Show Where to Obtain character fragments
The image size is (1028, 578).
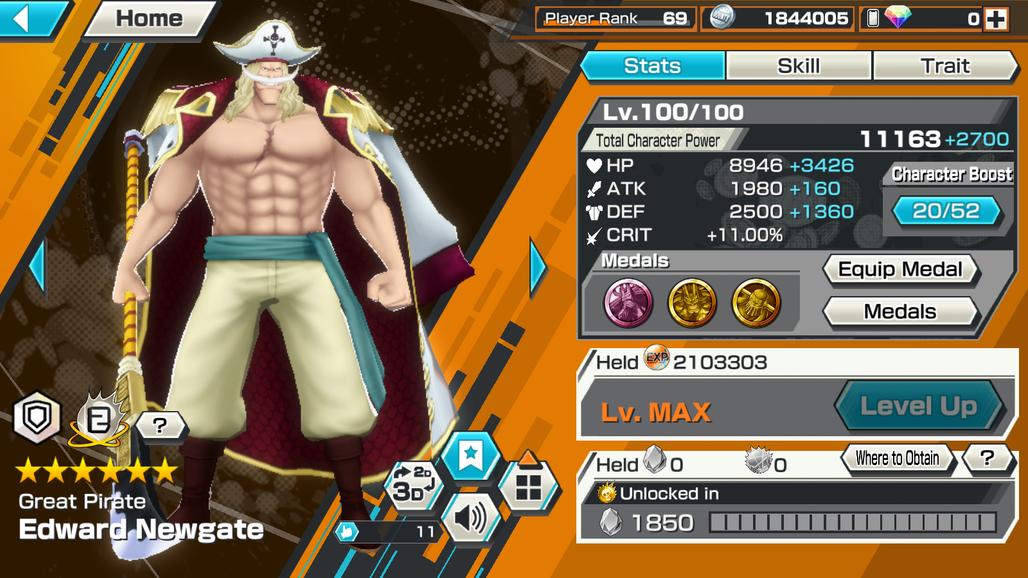click(897, 459)
